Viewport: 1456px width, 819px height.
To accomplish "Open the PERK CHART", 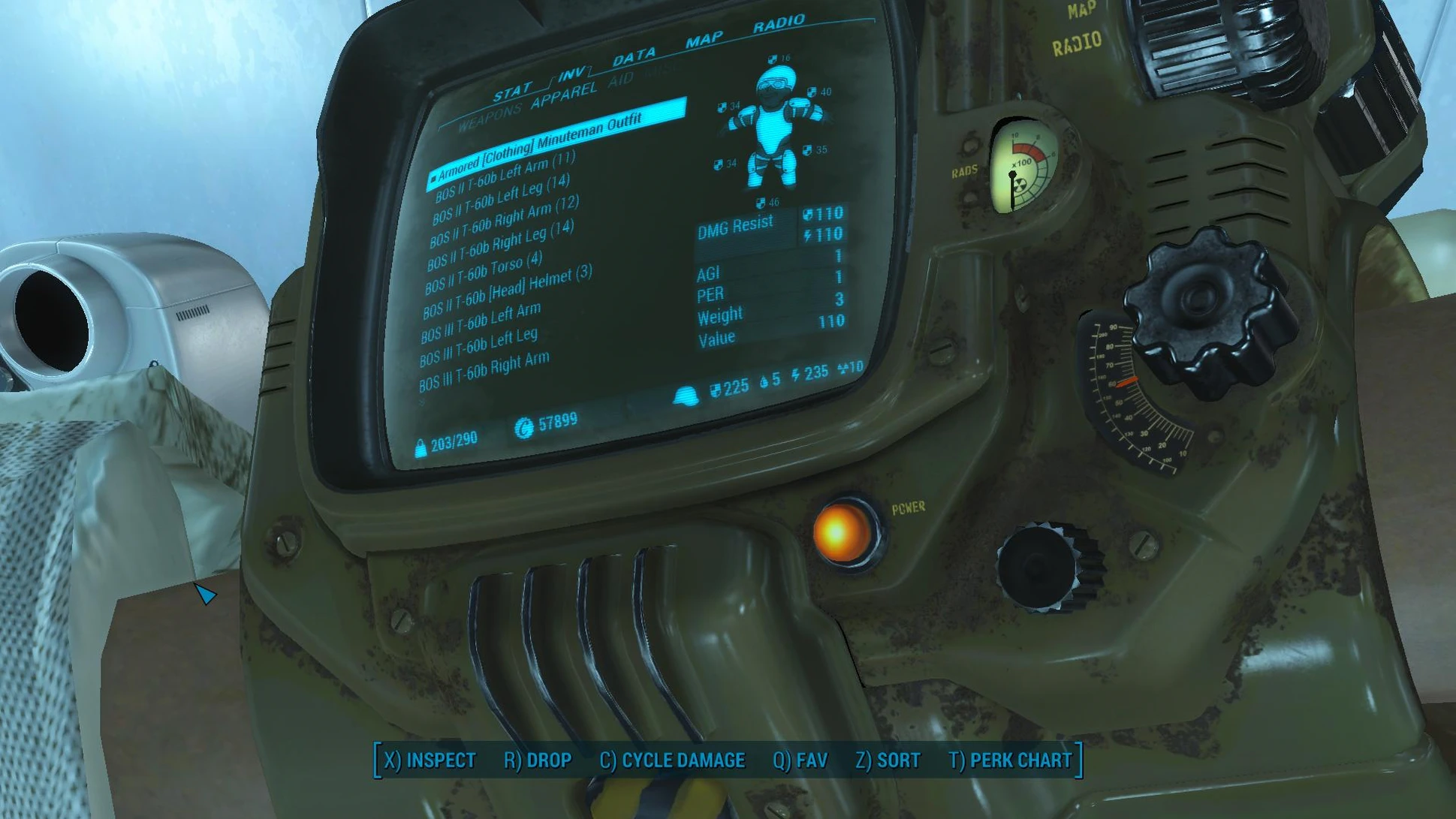I will pyautogui.click(x=1010, y=760).
